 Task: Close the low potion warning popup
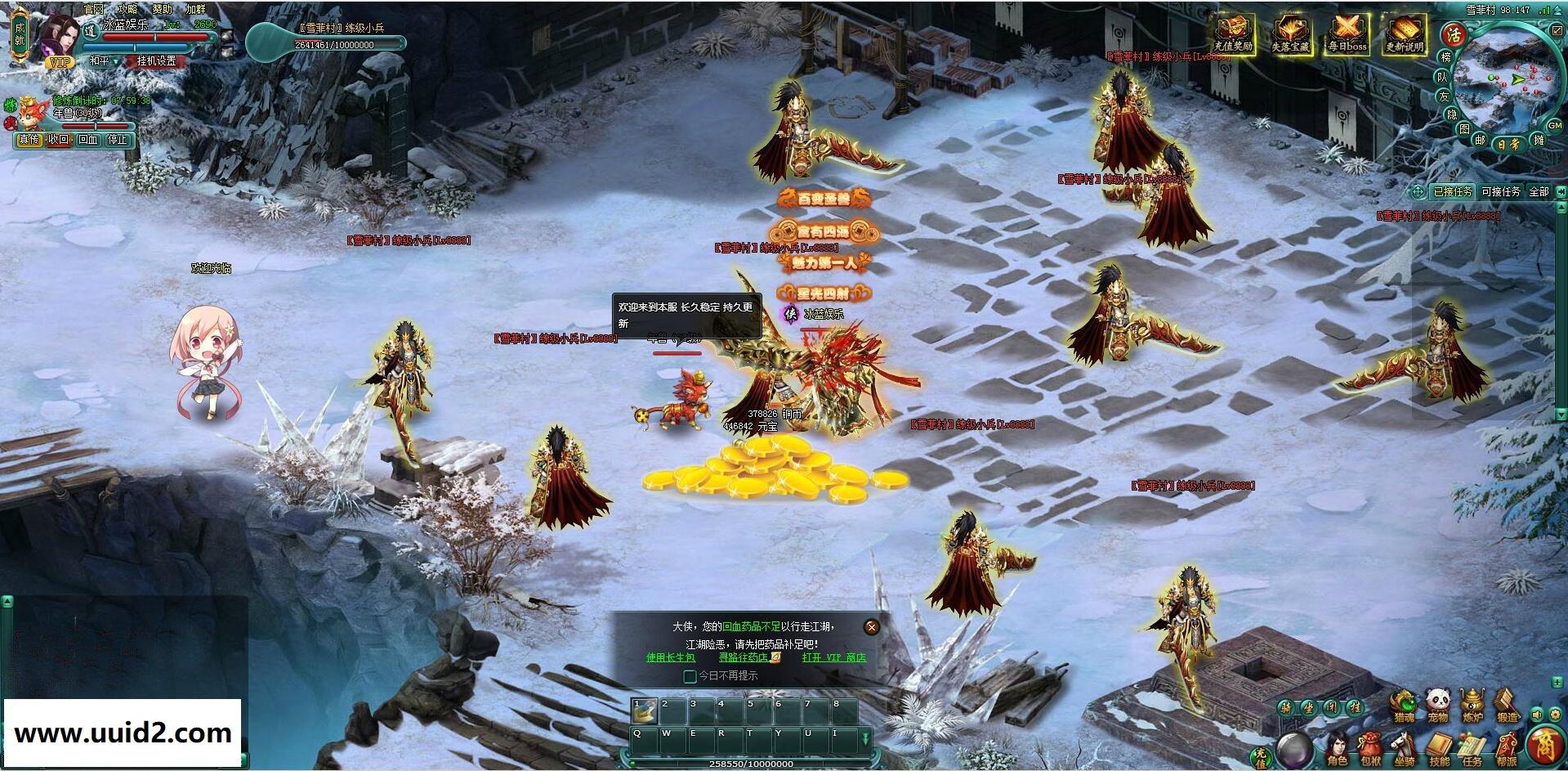[872, 627]
